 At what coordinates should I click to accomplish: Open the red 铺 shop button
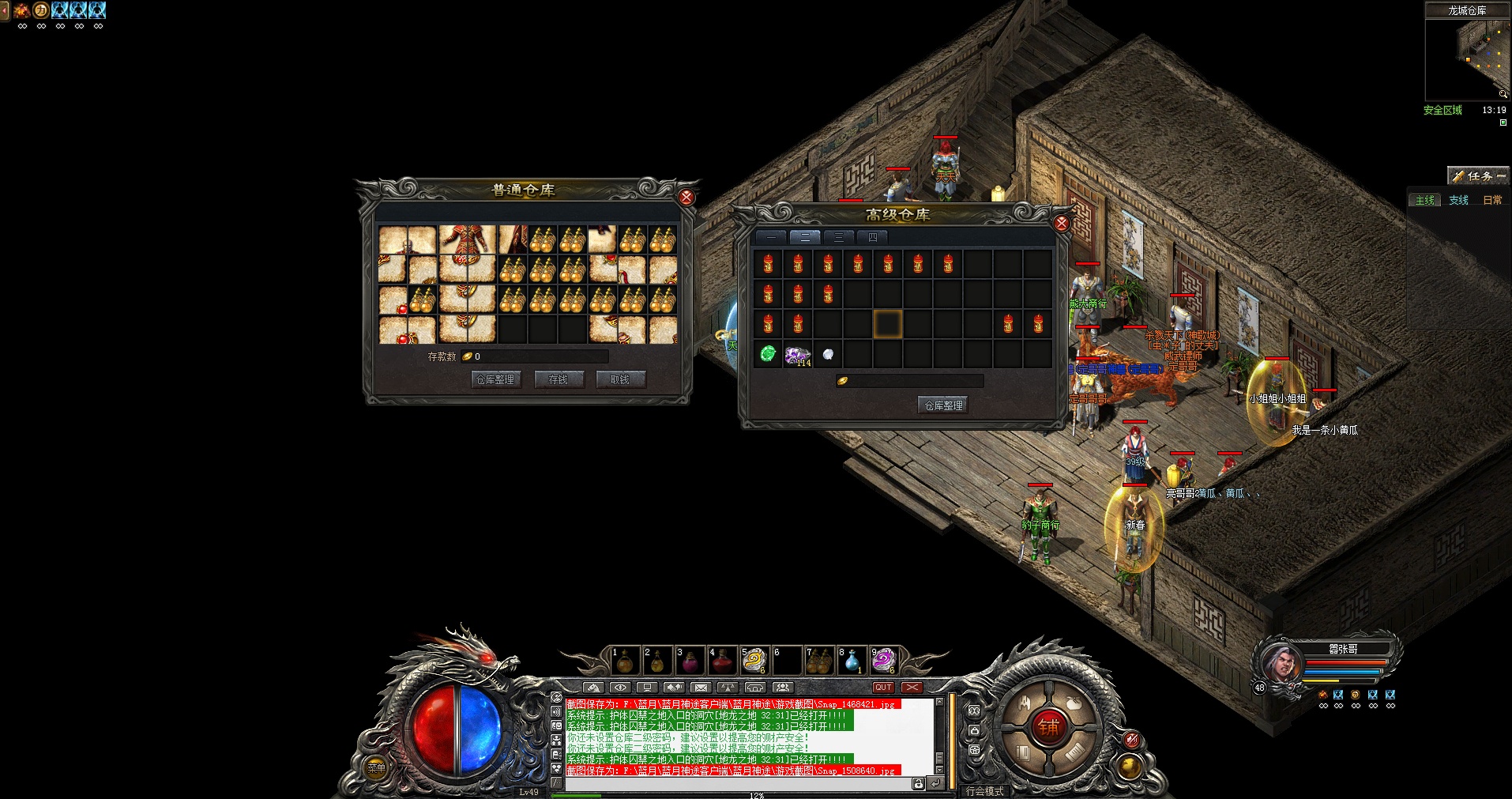point(1048,726)
